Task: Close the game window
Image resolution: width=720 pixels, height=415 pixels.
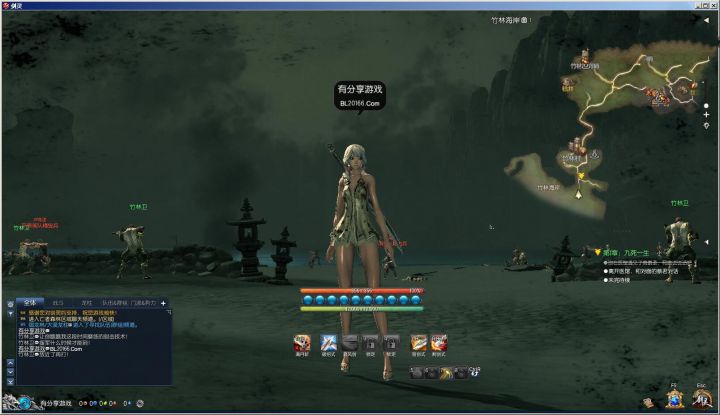Action: tap(712, 5)
